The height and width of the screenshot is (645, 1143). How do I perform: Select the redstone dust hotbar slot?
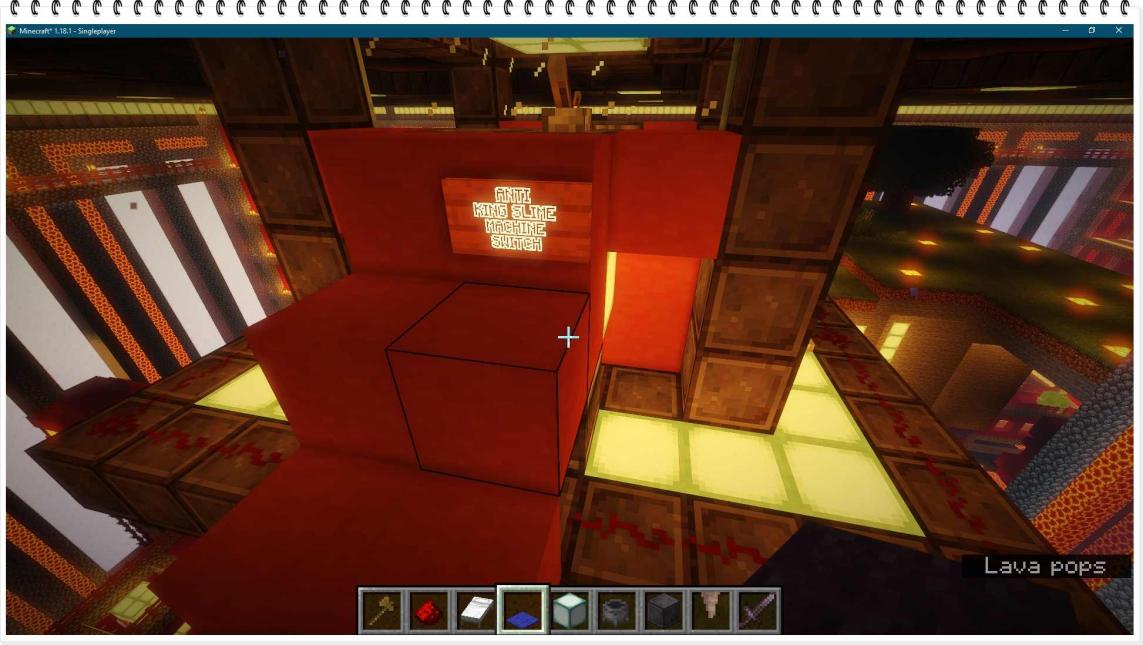coord(429,610)
